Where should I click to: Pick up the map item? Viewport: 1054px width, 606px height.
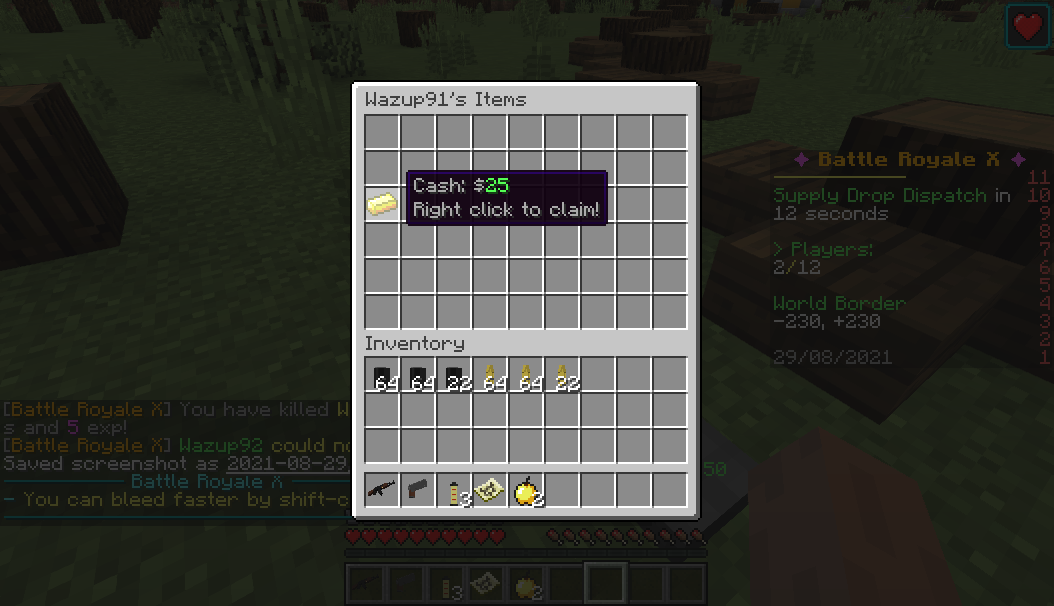coord(490,491)
